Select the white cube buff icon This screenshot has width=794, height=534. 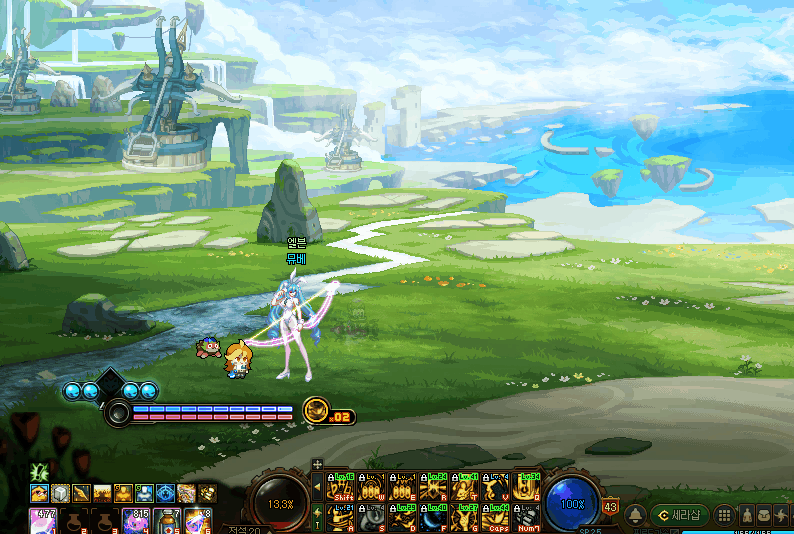[x=60, y=493]
